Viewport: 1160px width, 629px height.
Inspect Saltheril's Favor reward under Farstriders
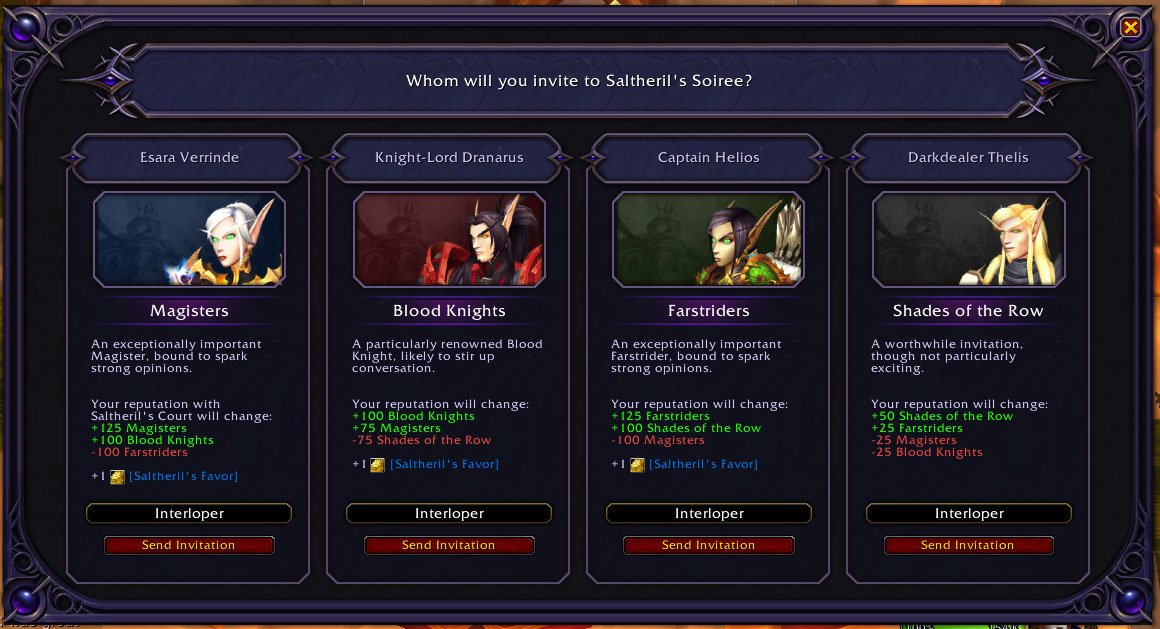703,464
